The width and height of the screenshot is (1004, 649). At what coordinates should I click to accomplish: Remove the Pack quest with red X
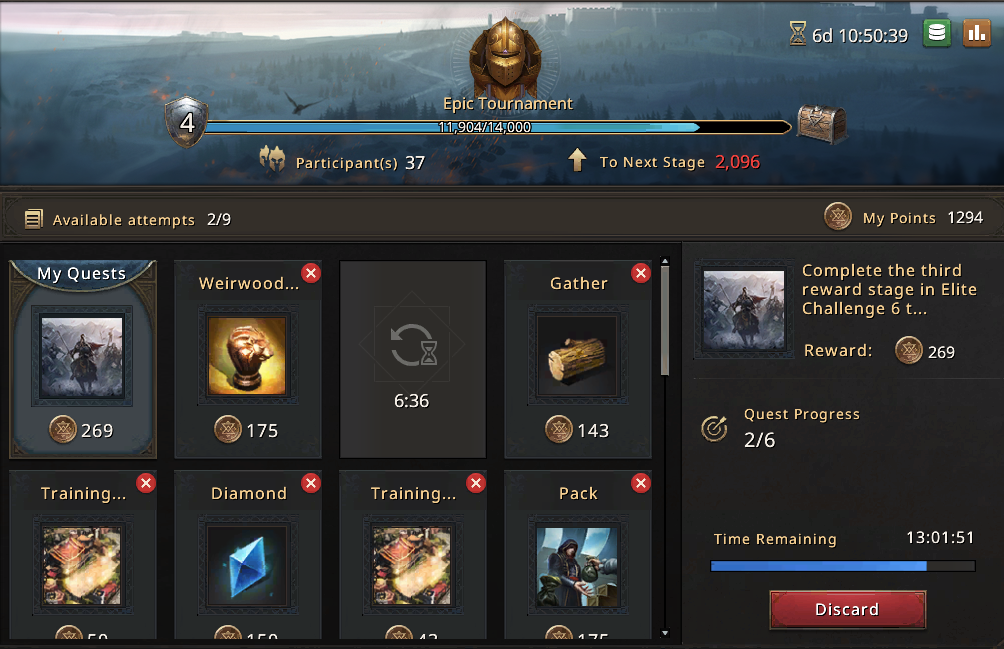(x=641, y=483)
